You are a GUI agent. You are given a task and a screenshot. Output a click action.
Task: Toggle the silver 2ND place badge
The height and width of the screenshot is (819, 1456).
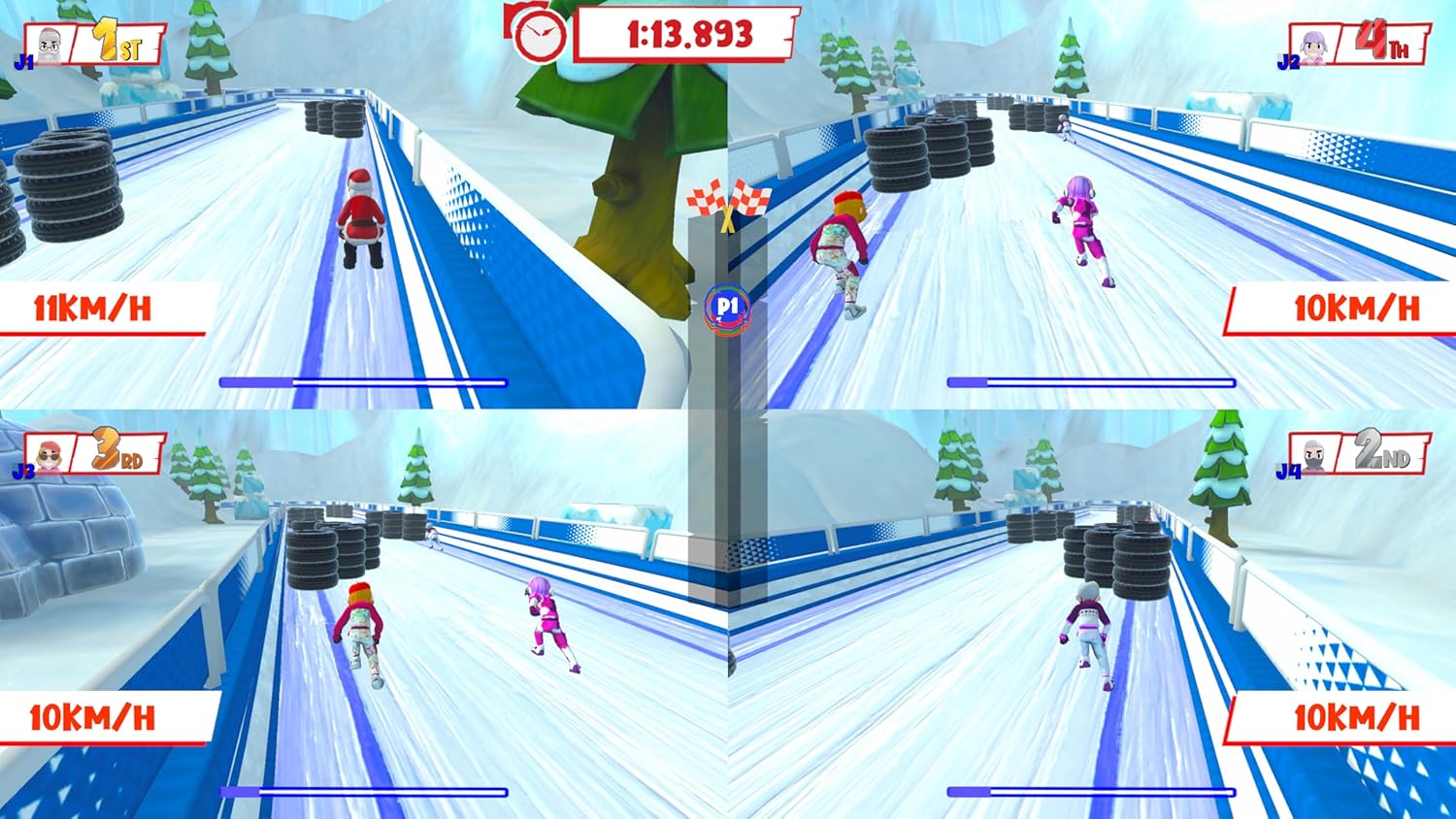tap(1381, 450)
